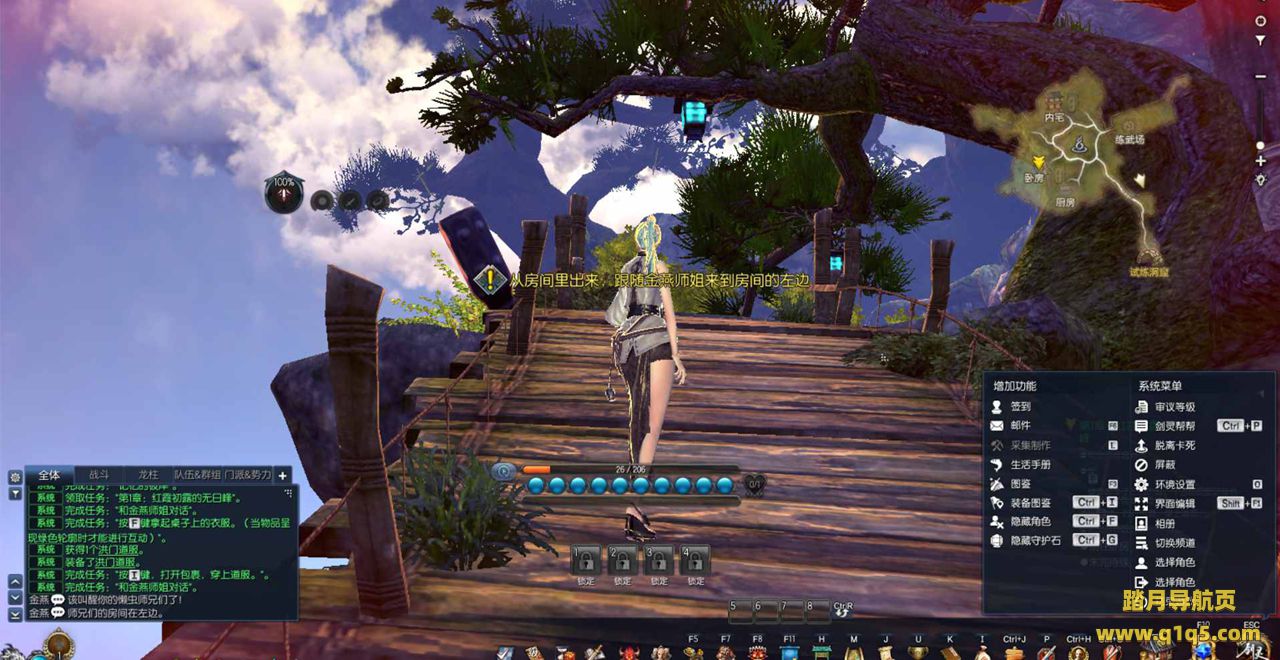Screen dimensions: 1280x660
Task: Click the 试炼洞窟 marker on the minimap
Action: coord(1149,260)
